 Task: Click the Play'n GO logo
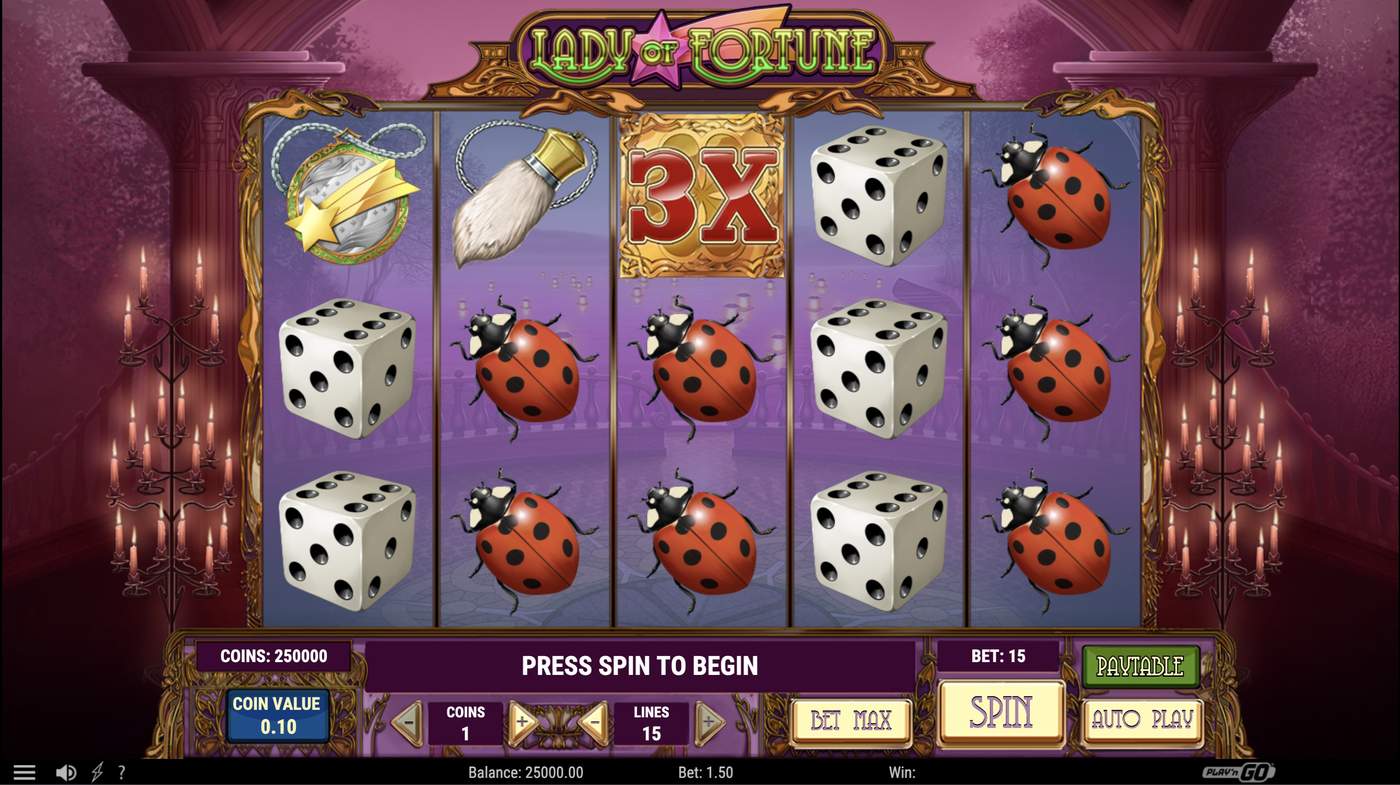pyautogui.click(x=1241, y=771)
